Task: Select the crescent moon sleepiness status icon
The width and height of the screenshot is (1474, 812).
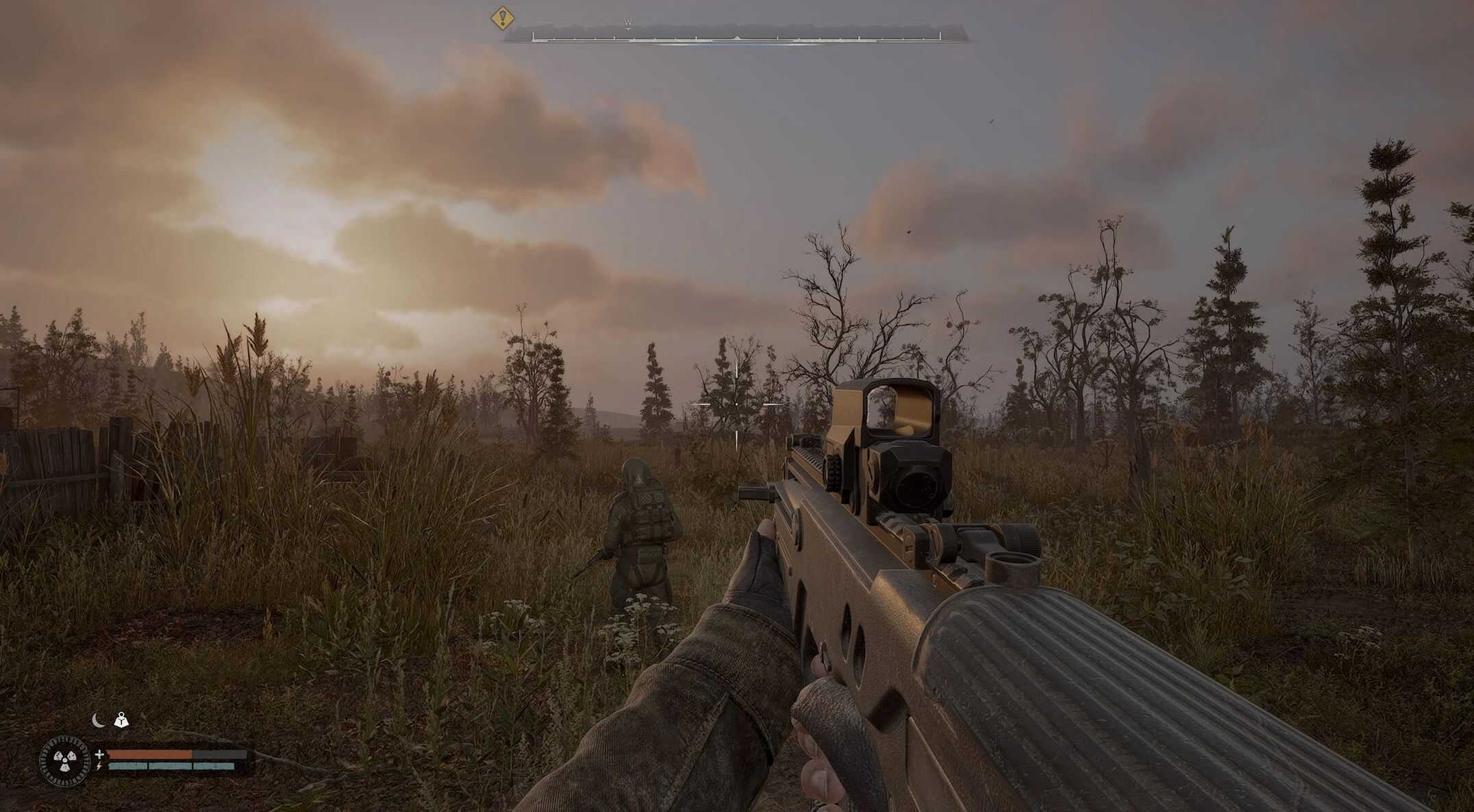Action: click(99, 720)
